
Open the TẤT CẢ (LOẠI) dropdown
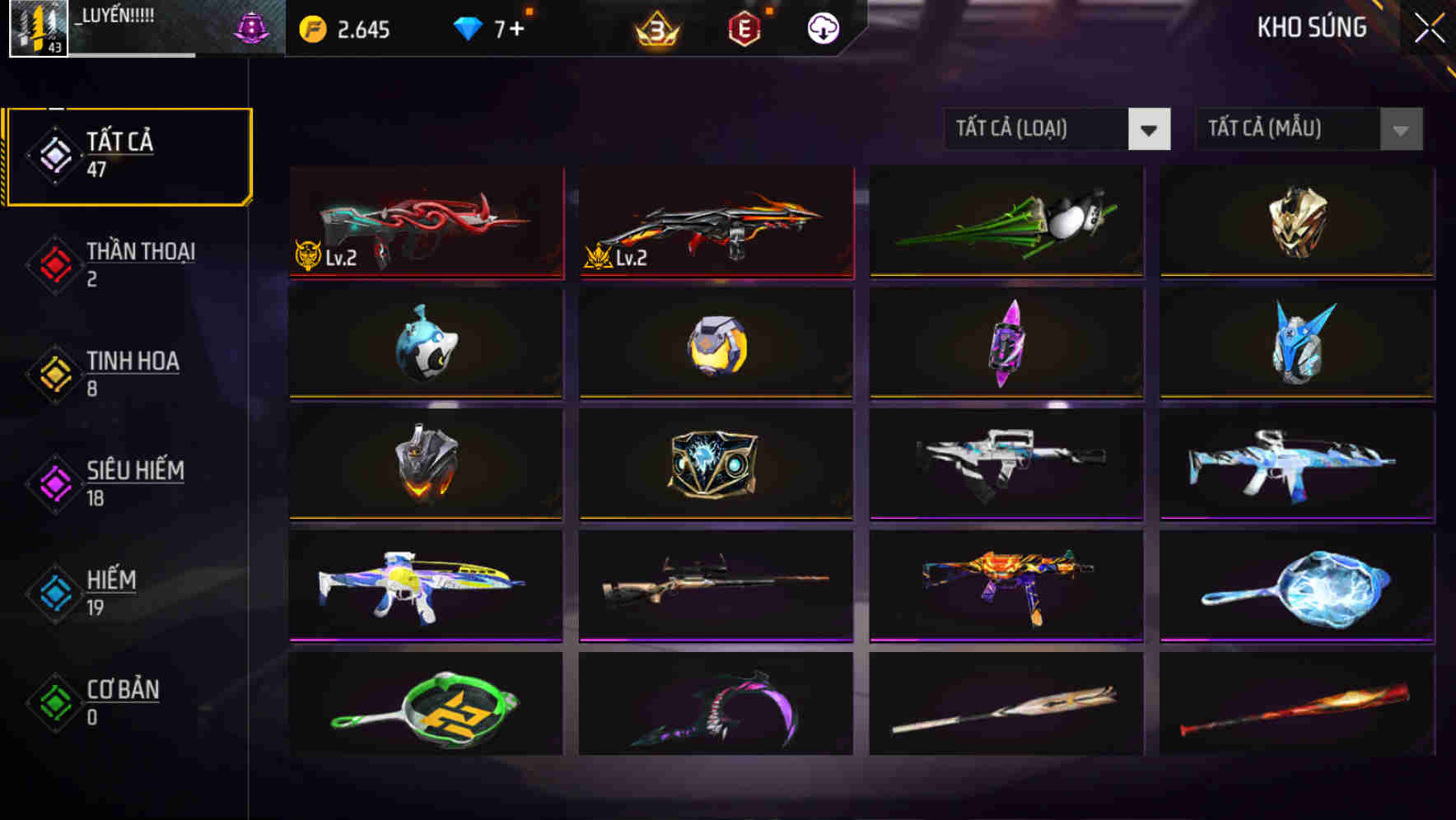1036,129
